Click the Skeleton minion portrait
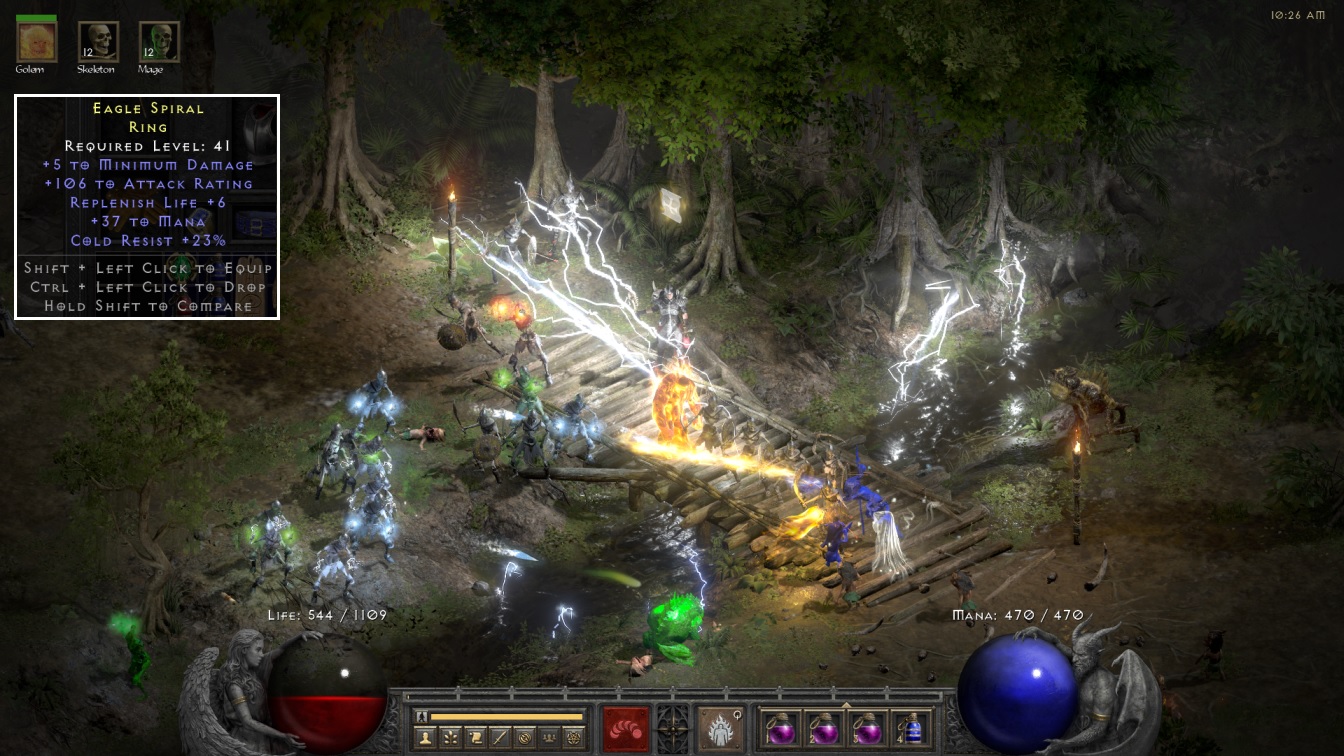The image size is (1344, 756). (98, 41)
